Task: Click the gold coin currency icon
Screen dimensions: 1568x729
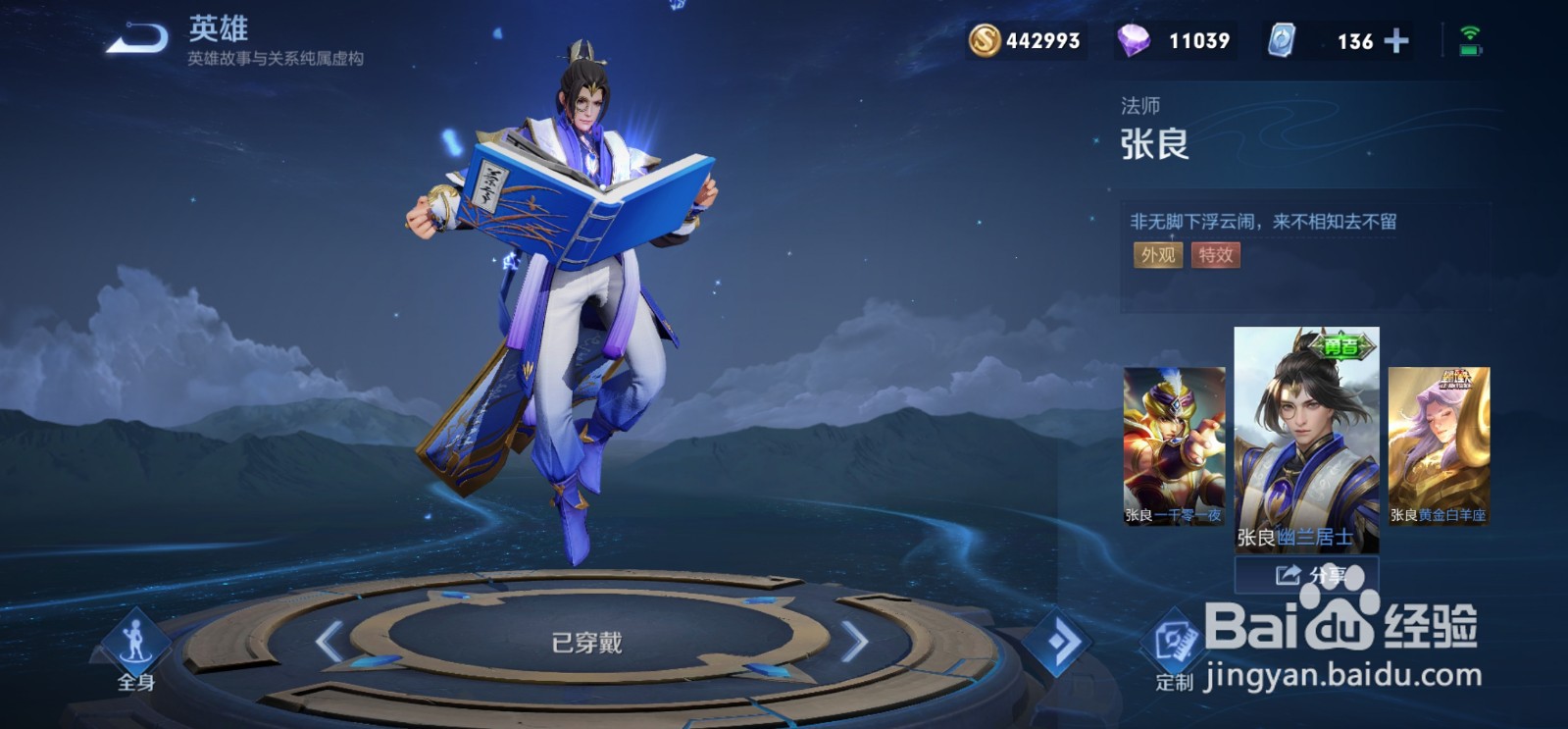Action: tap(986, 40)
